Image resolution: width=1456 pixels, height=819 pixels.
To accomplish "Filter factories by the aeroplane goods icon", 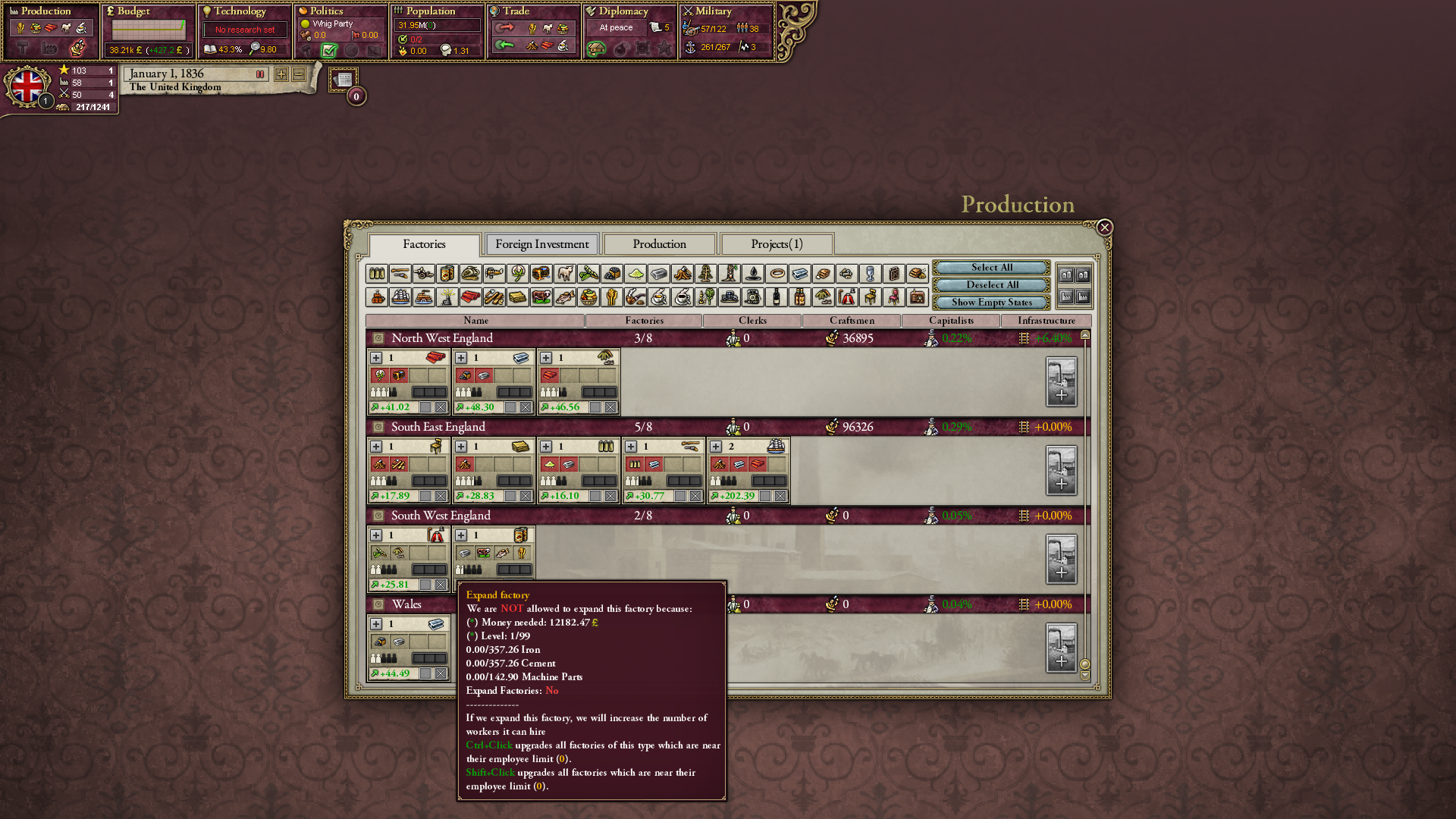I will (494, 274).
